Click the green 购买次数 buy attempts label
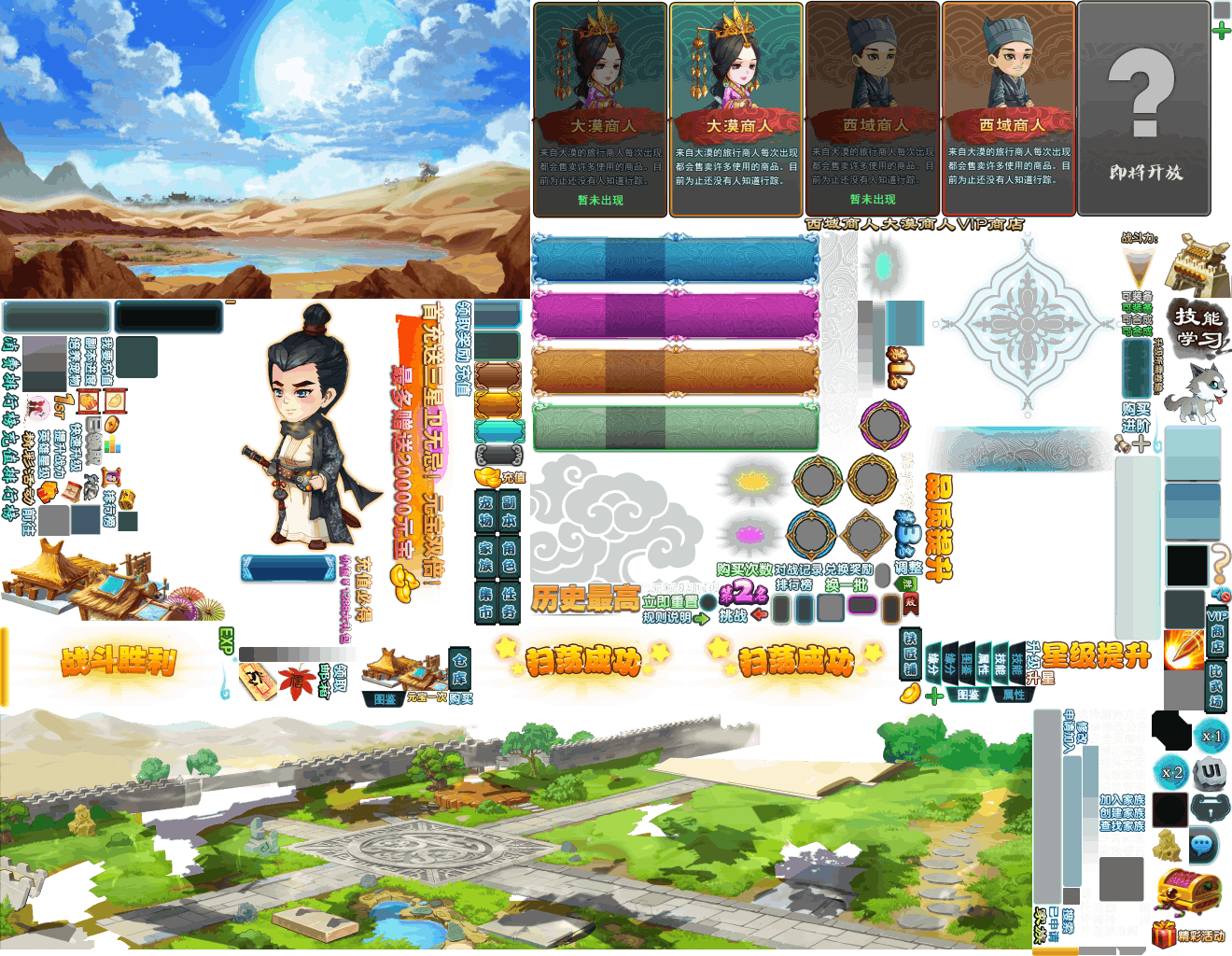 click(744, 569)
